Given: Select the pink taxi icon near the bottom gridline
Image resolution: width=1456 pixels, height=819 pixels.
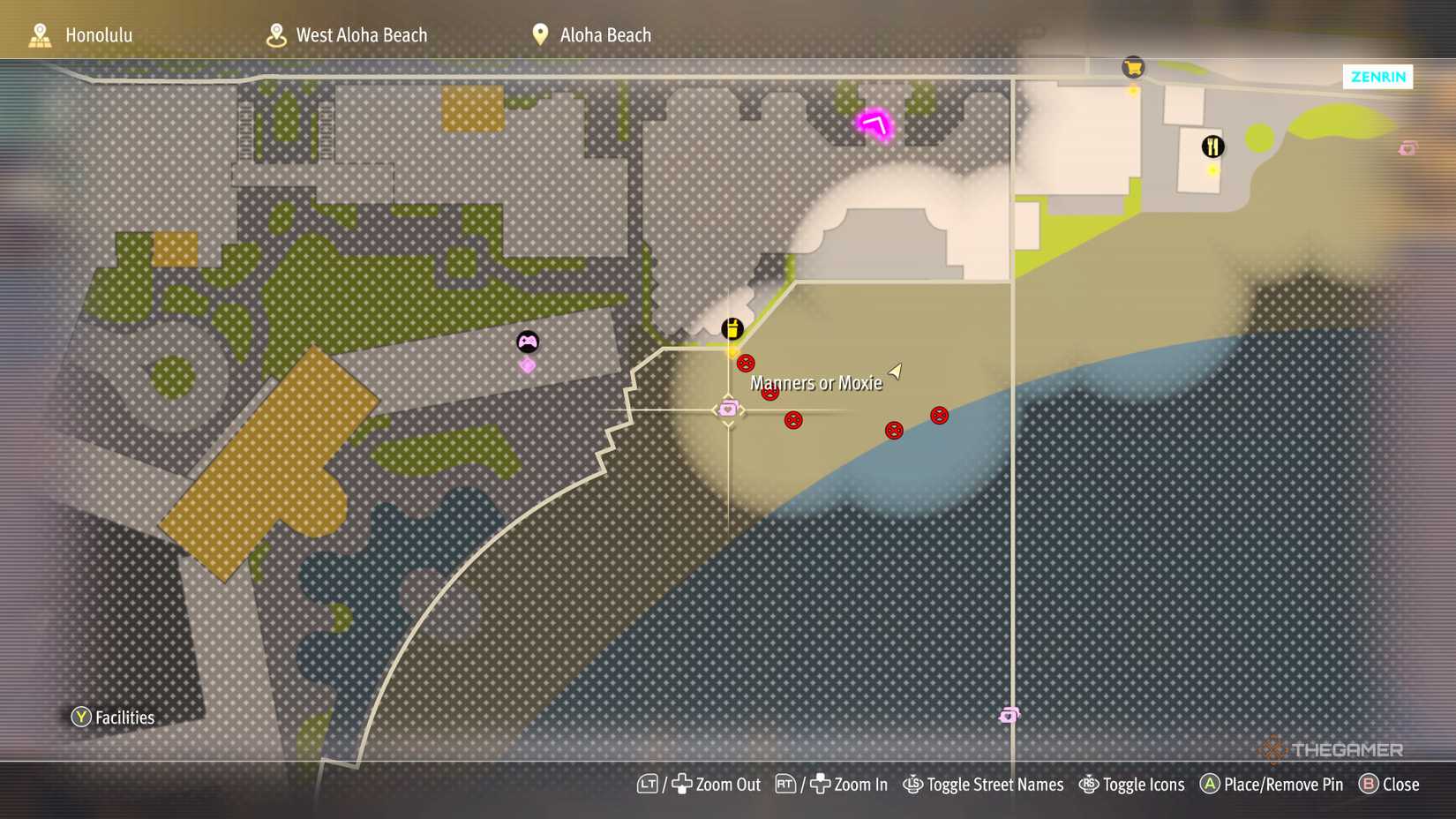Looking at the screenshot, I should tap(1009, 715).
